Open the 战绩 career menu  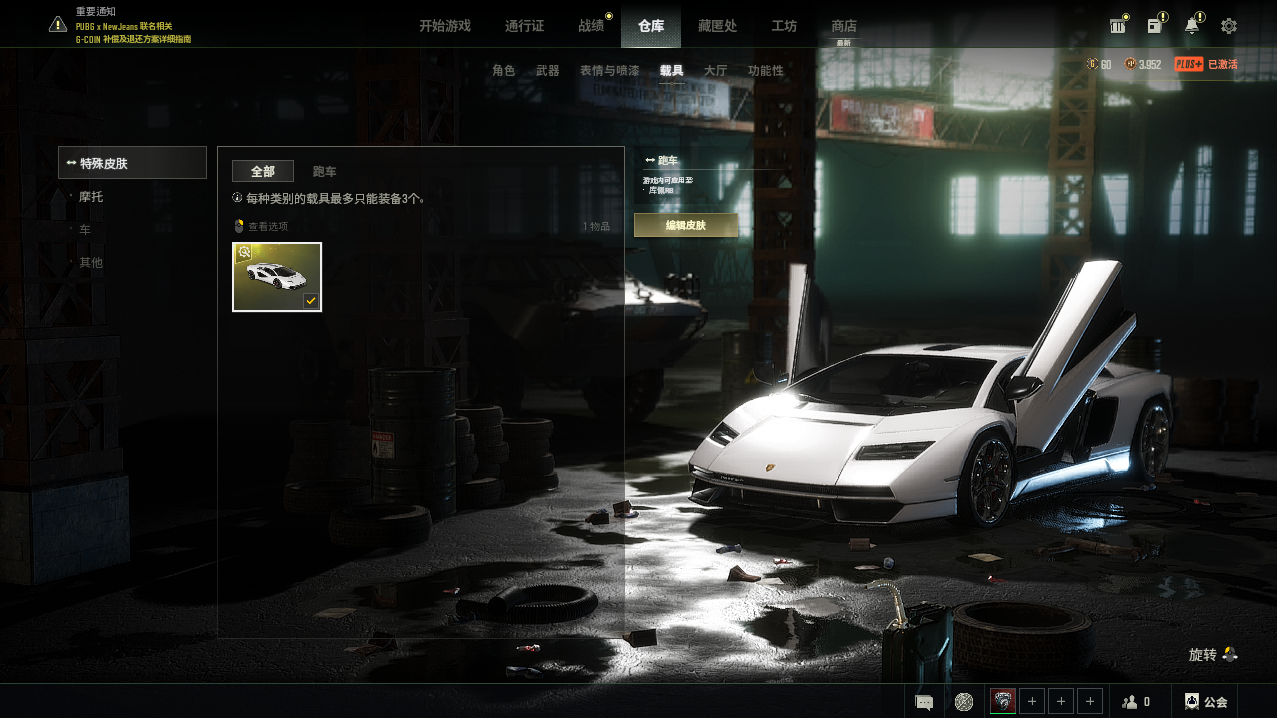pos(591,26)
